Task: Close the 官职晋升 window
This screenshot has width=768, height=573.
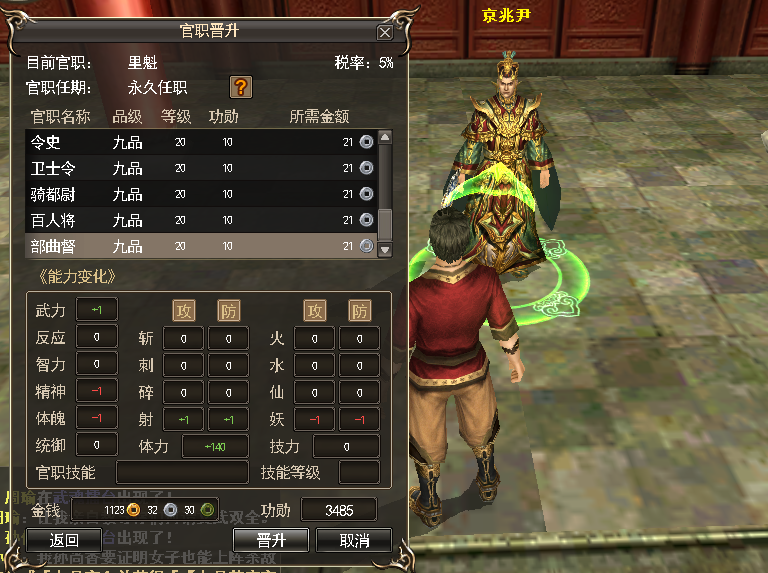Action: coord(385,32)
